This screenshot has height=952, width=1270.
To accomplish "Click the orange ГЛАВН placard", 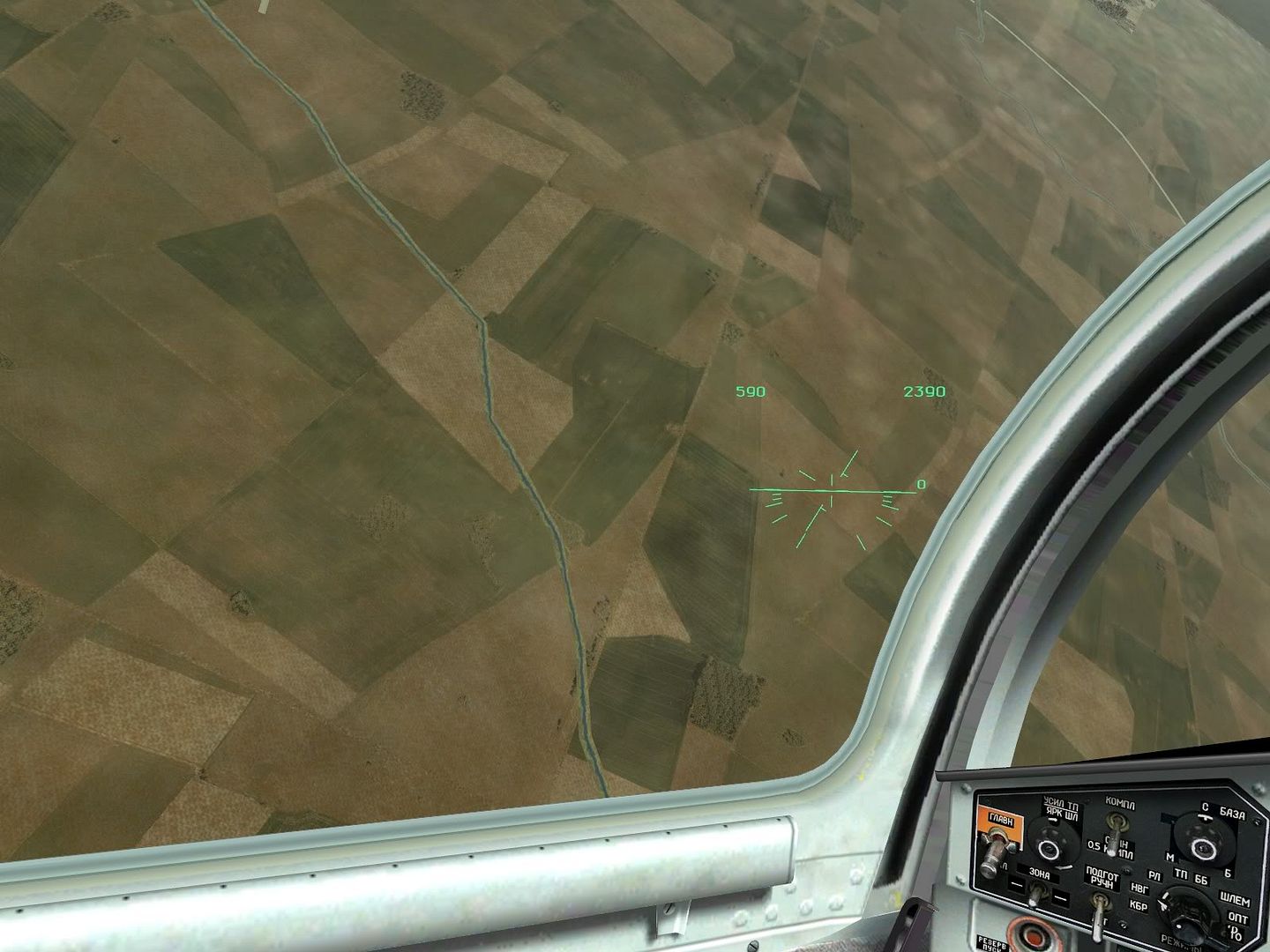I will tap(999, 821).
